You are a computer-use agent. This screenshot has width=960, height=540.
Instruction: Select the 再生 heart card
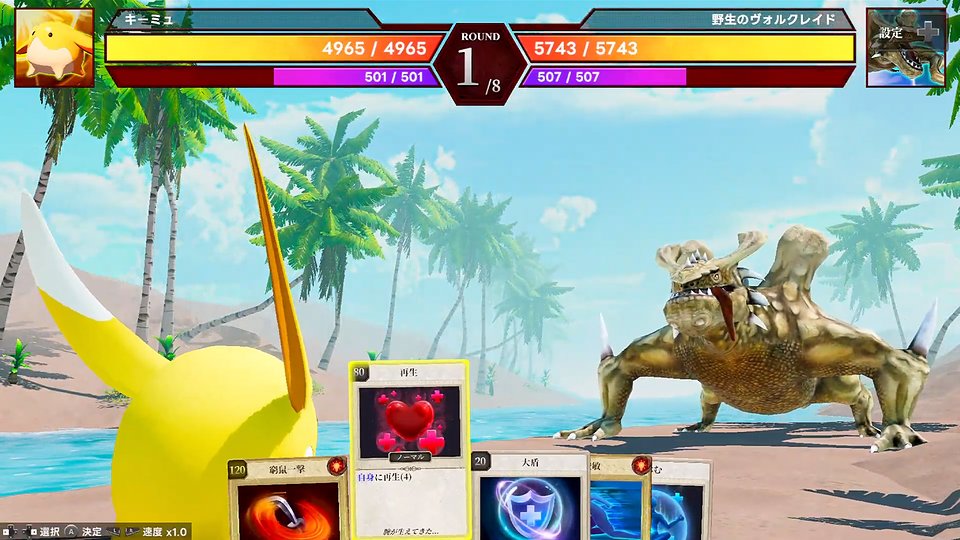pos(408,430)
